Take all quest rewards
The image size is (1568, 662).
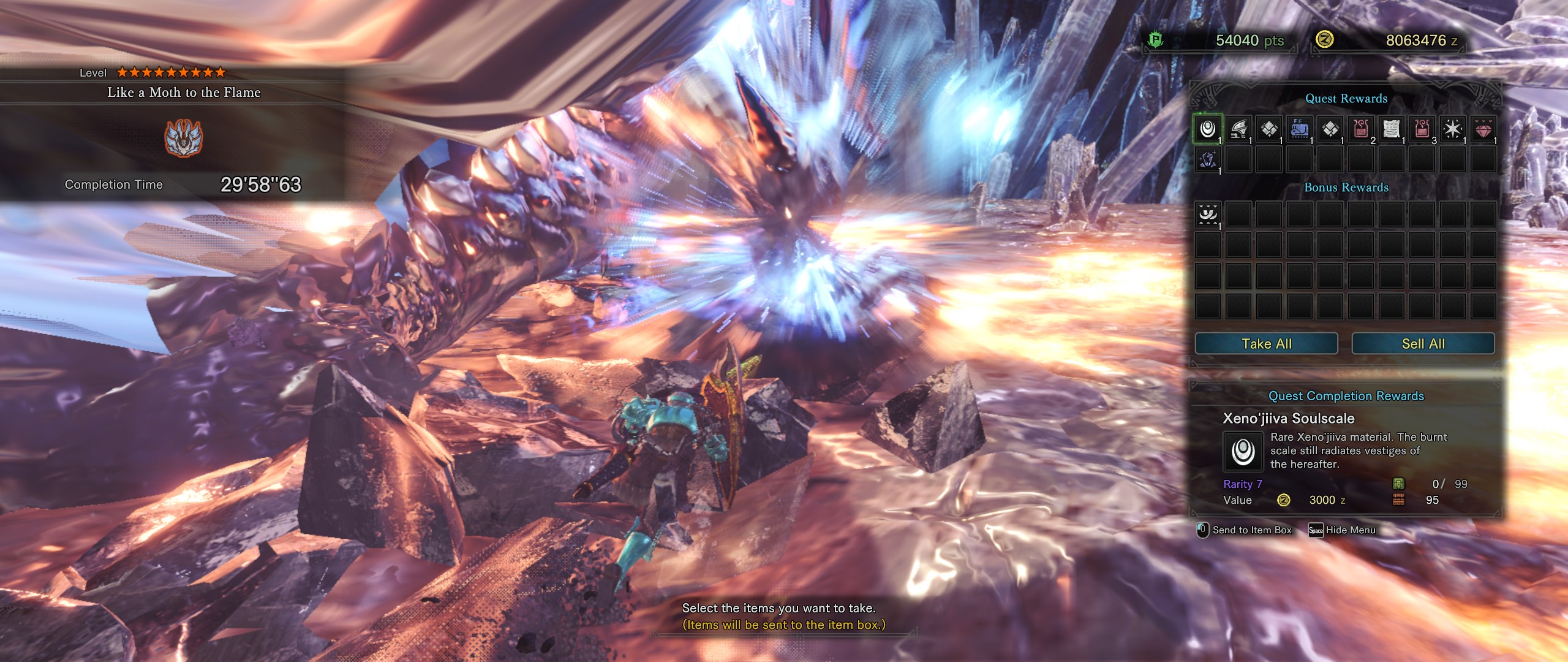click(1266, 344)
